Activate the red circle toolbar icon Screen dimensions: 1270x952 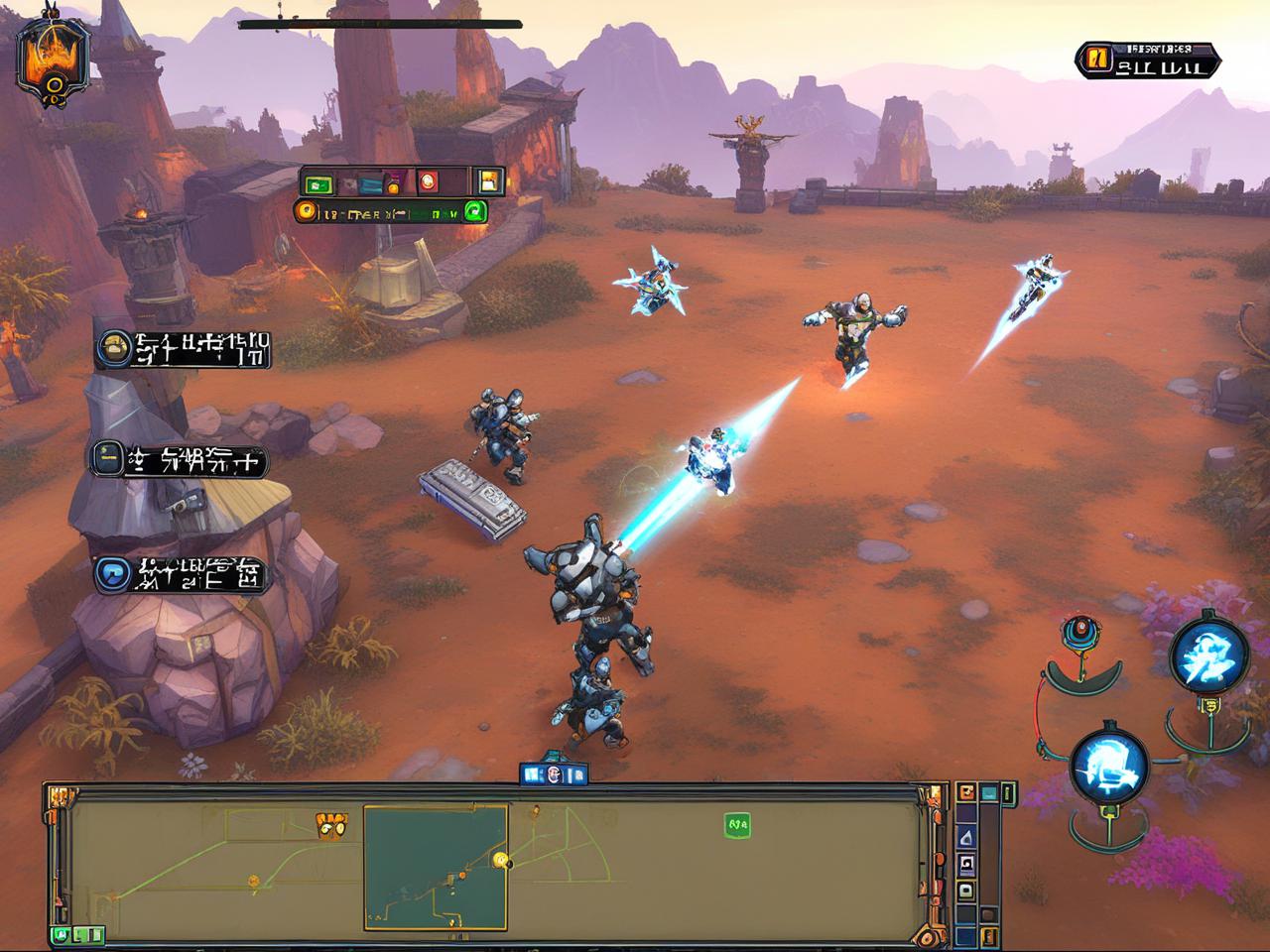429,181
